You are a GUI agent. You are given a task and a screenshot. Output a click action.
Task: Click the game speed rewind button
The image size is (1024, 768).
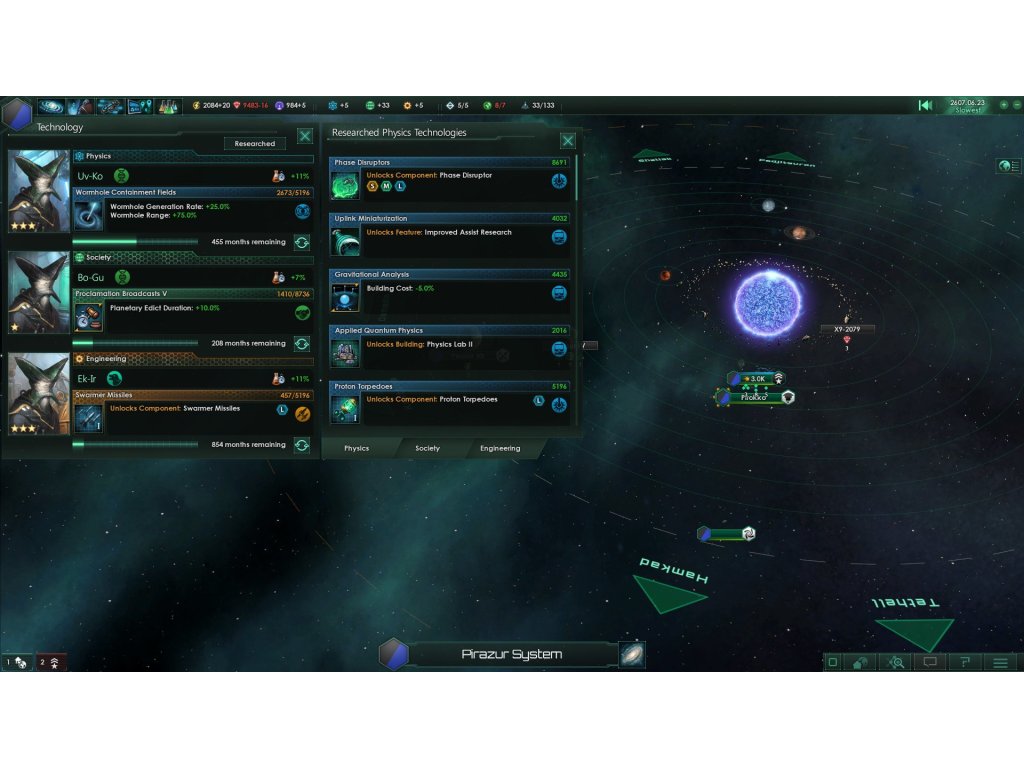point(926,105)
